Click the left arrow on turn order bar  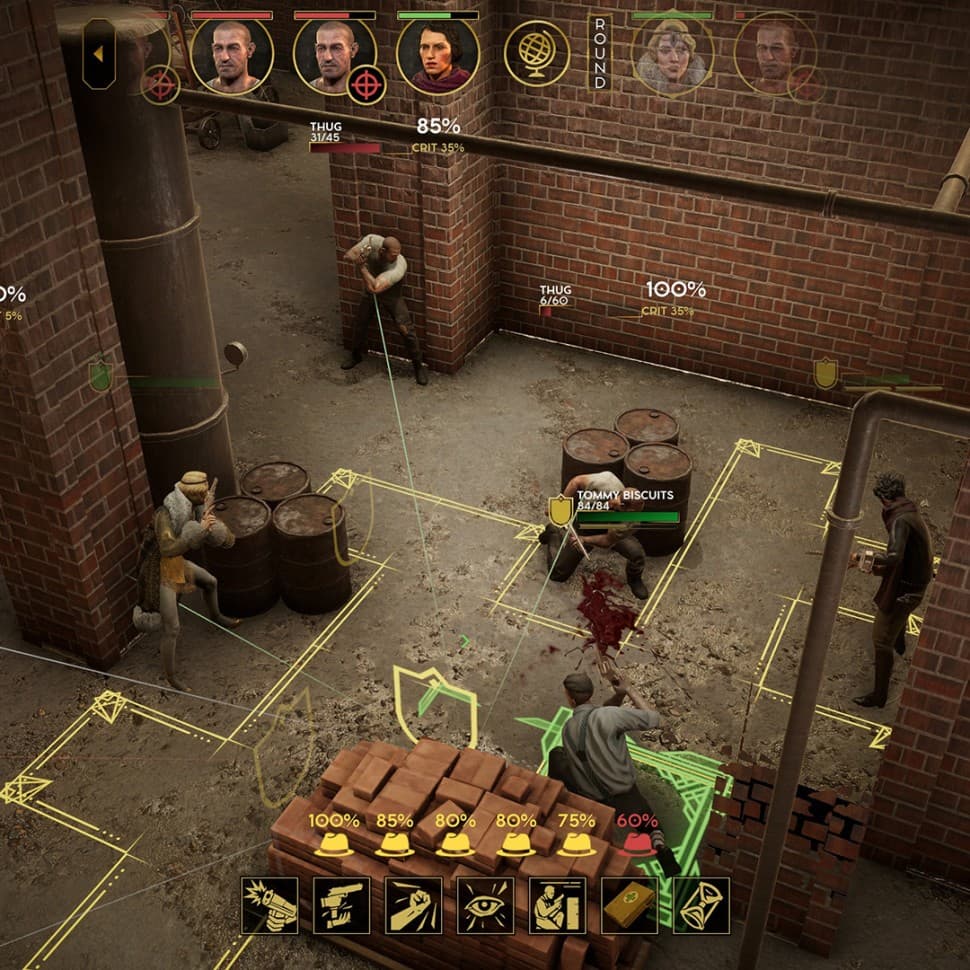pyautogui.click(x=98, y=54)
